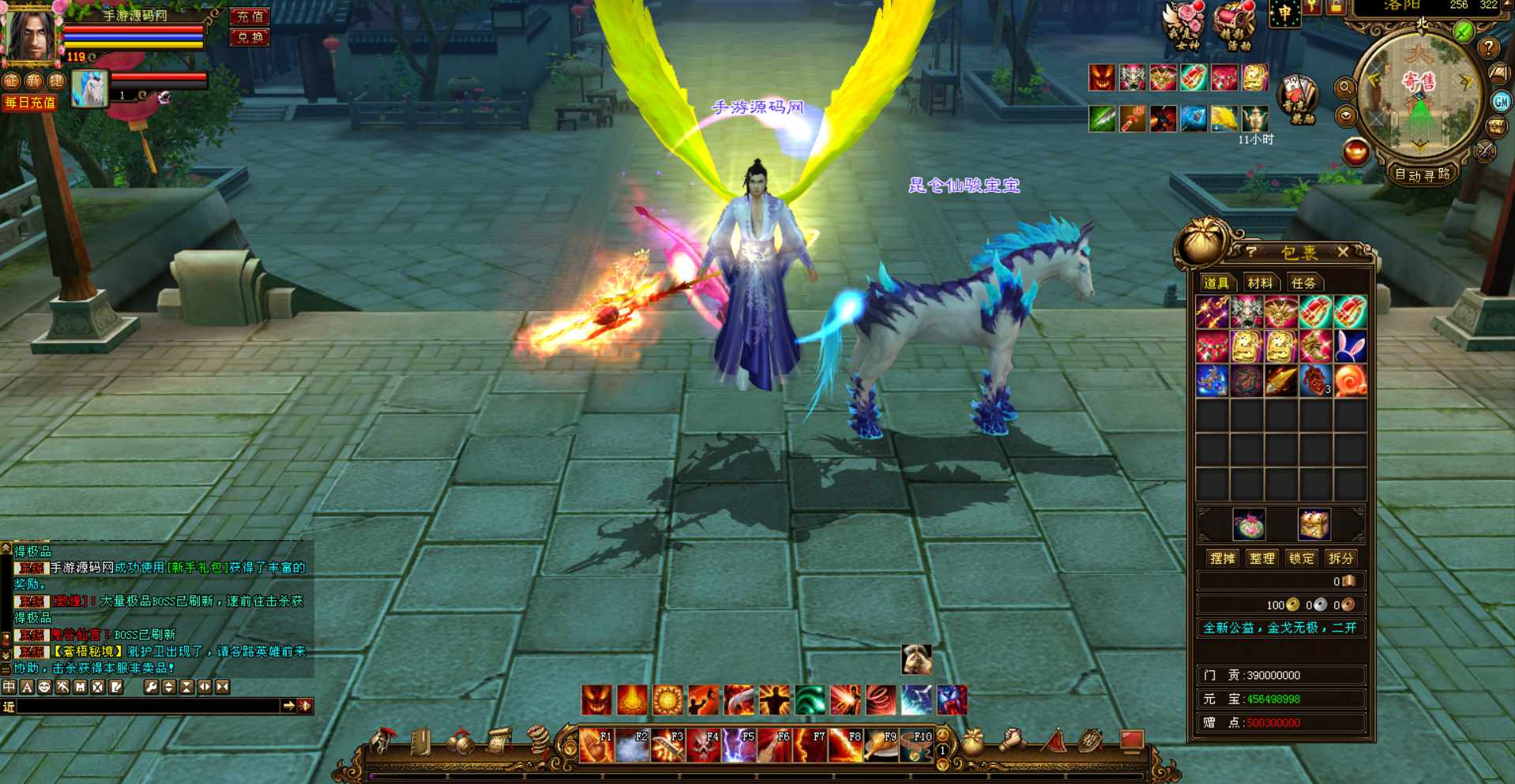1515x784 pixels.
Task: Switch to the 材料 materials tab
Action: pos(1260,283)
